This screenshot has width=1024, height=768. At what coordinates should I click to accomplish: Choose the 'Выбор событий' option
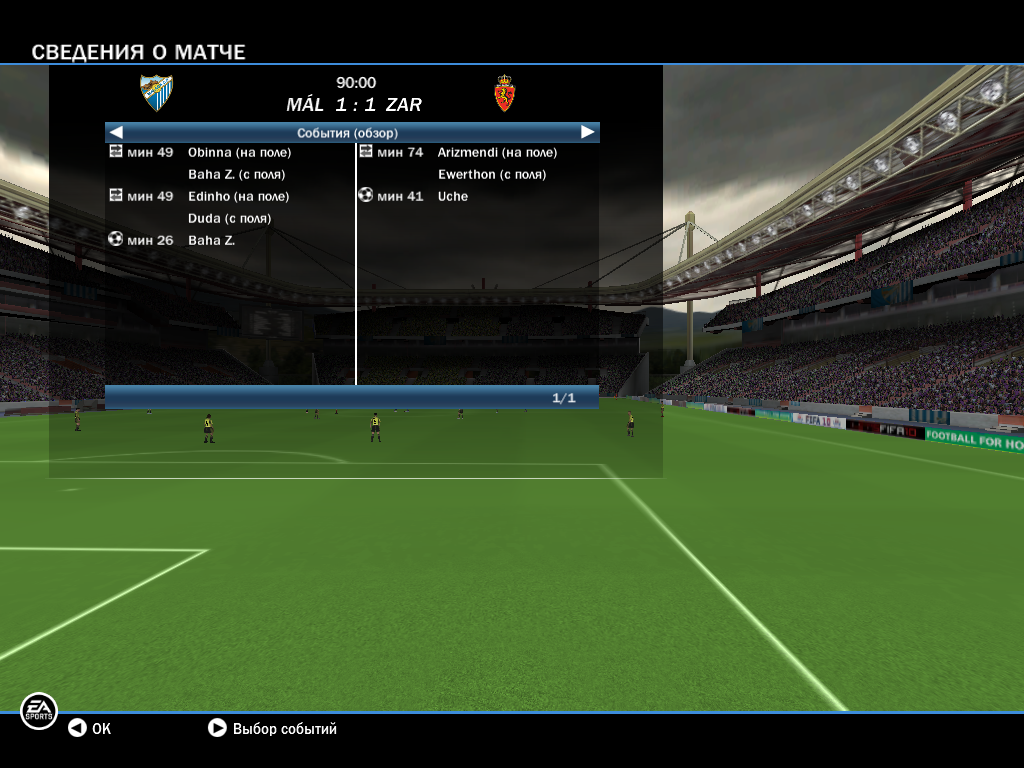pyautogui.click(x=273, y=729)
